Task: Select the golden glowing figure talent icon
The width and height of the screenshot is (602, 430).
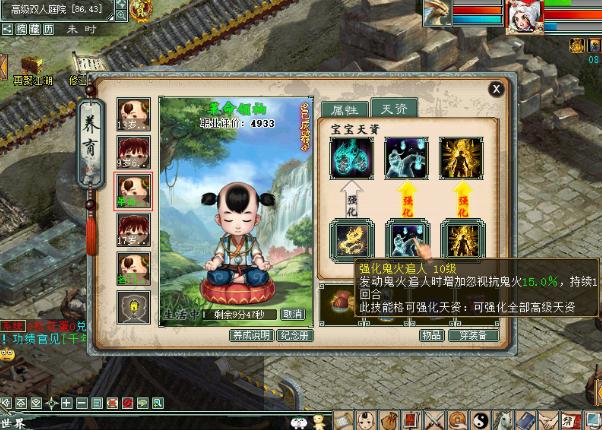Action: [461, 158]
